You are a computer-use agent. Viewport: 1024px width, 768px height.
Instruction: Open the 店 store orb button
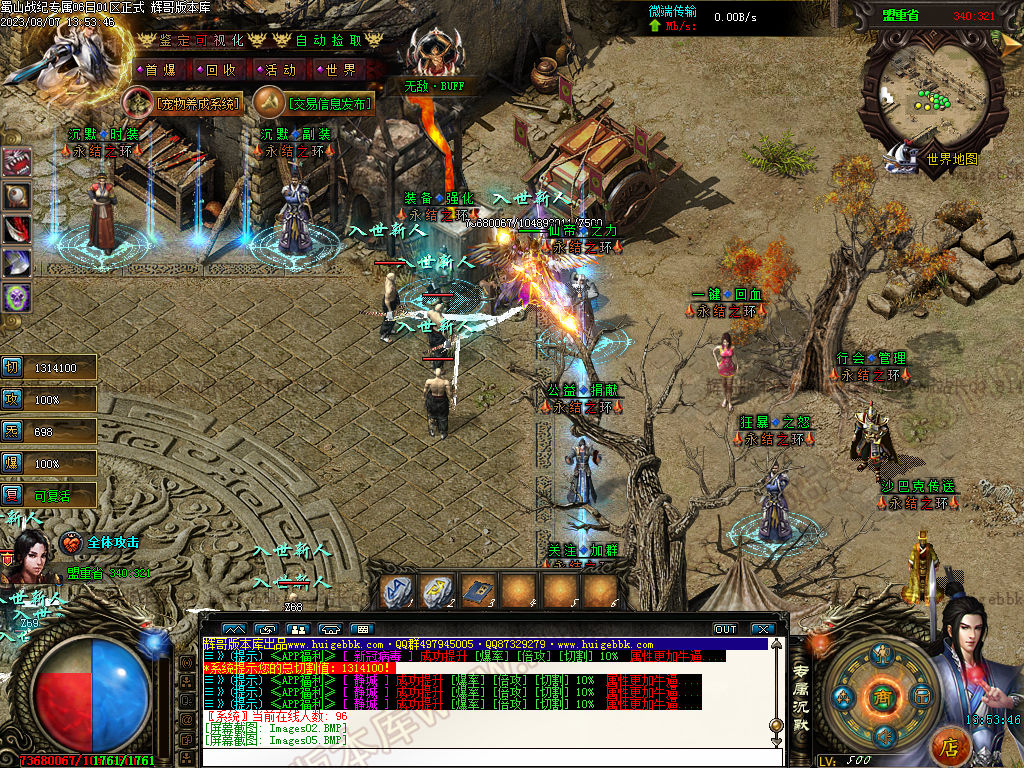pos(950,744)
